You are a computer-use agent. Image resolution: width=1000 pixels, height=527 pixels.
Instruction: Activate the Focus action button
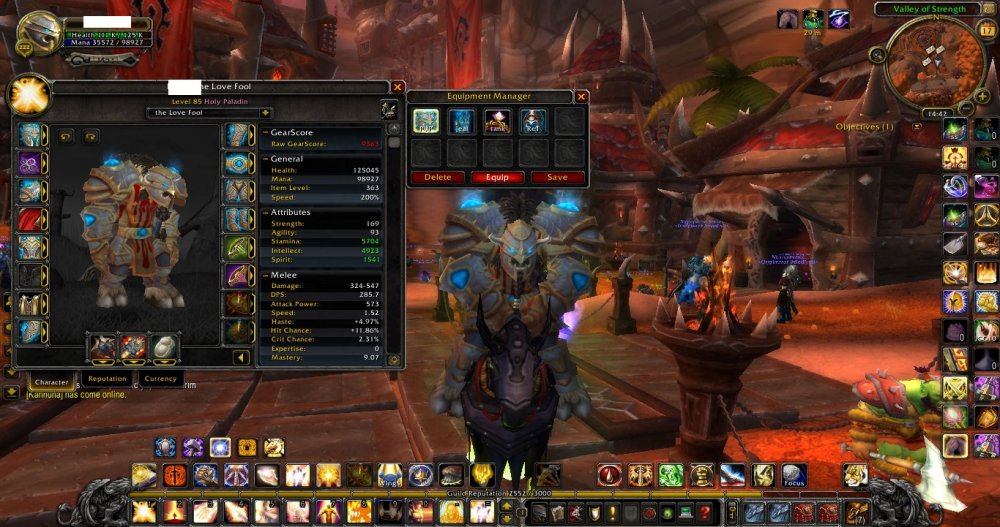tap(794, 476)
